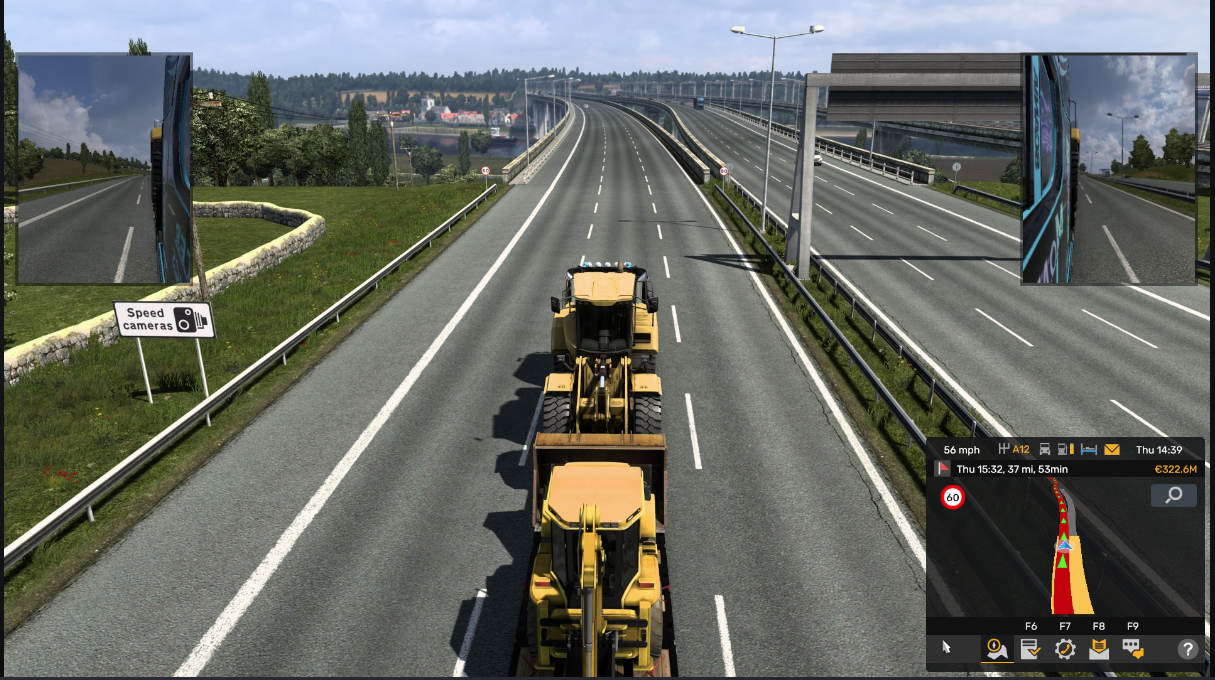The image size is (1215, 680).
Task: Select the mouse cursor icon in Route Advisor
Action: click(947, 649)
